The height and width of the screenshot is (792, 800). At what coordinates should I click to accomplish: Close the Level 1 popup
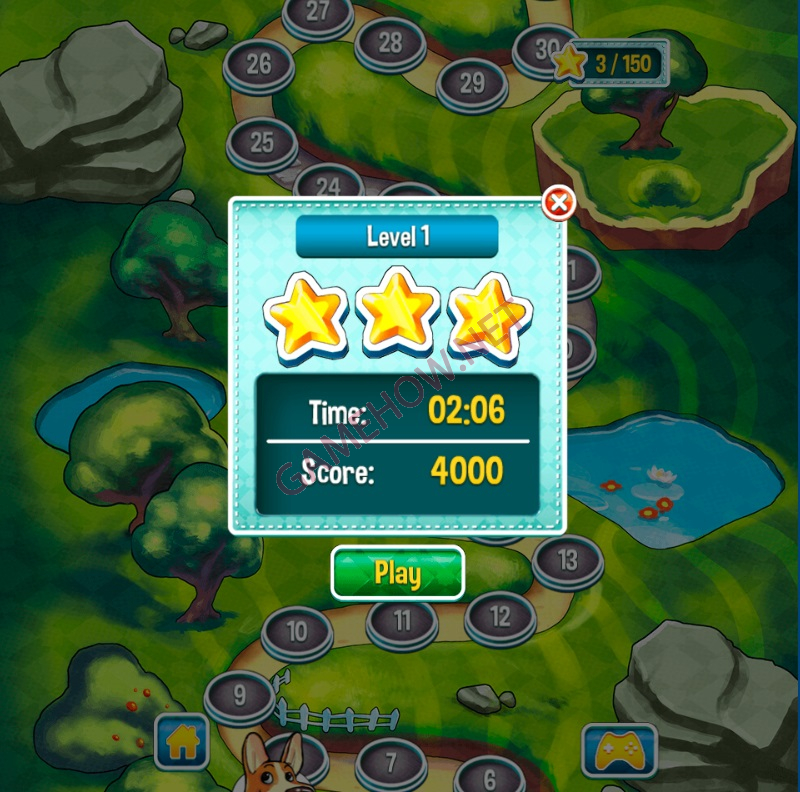558,204
